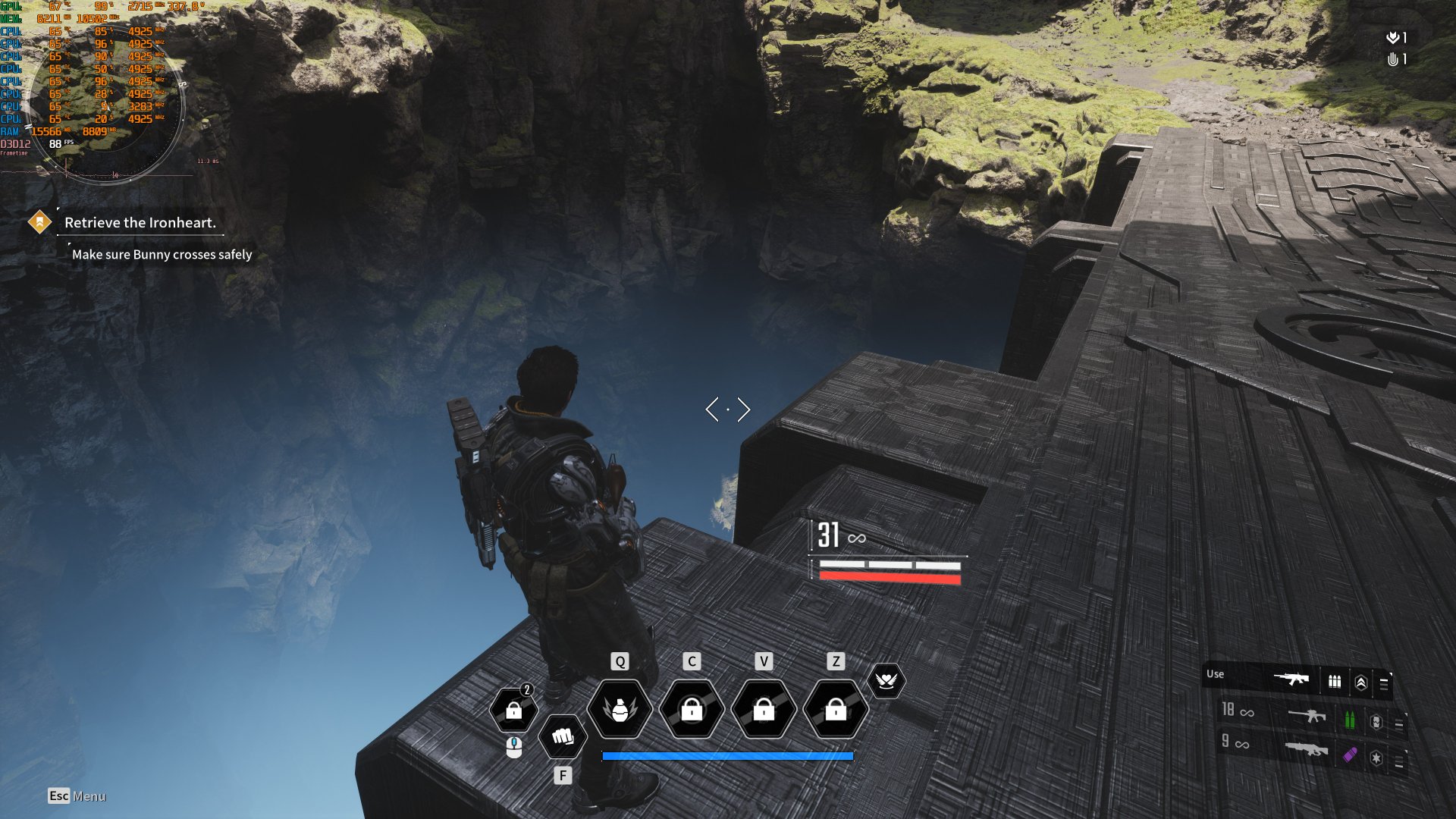Click the locked skill hexagon bound to V
Screen dimensions: 1456x819
click(x=763, y=709)
